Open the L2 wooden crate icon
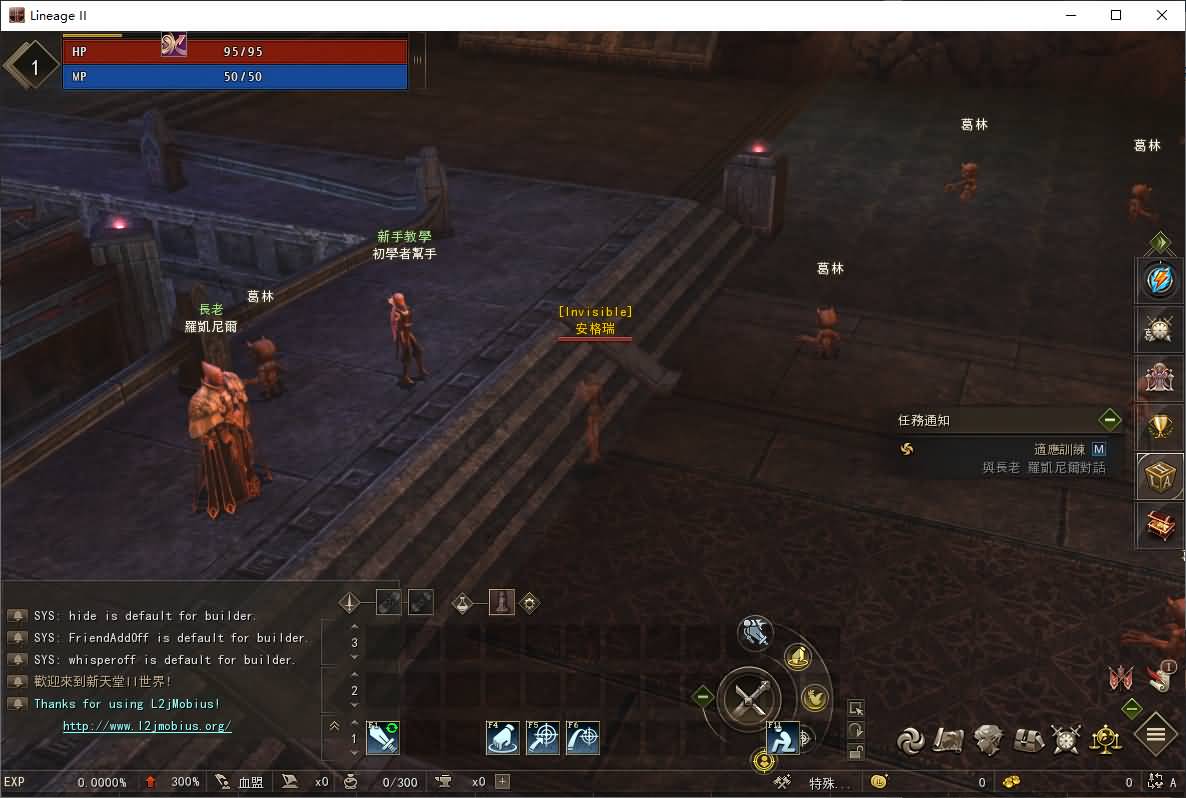Screen dimensions: 1186x798 pos(1159,476)
